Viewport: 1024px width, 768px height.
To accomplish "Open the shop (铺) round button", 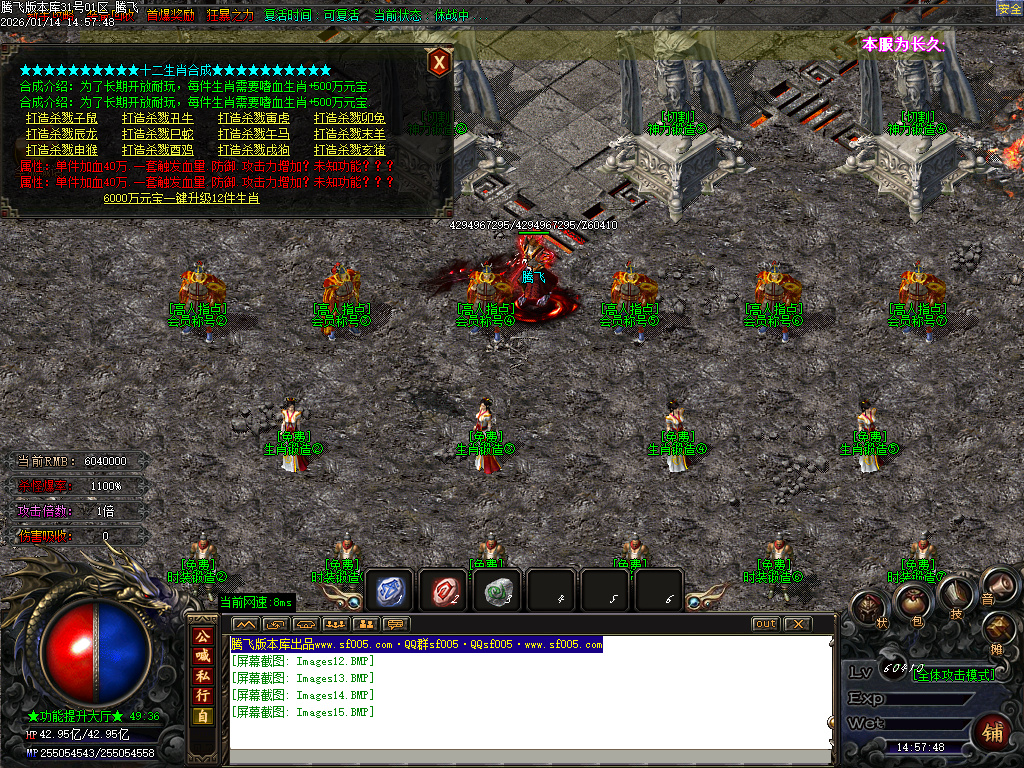I will [x=993, y=731].
